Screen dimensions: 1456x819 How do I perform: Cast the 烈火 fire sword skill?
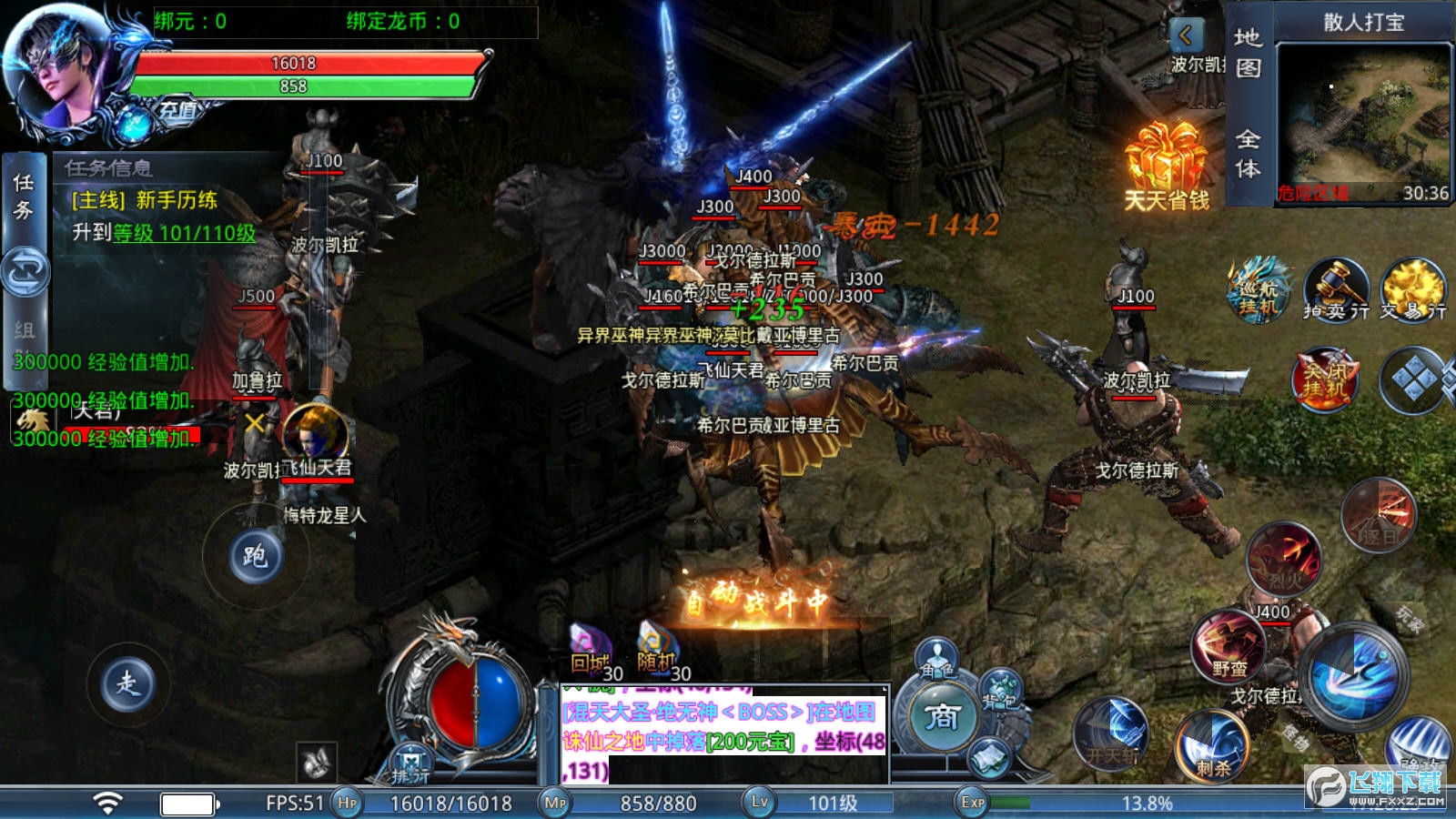pos(1284,557)
